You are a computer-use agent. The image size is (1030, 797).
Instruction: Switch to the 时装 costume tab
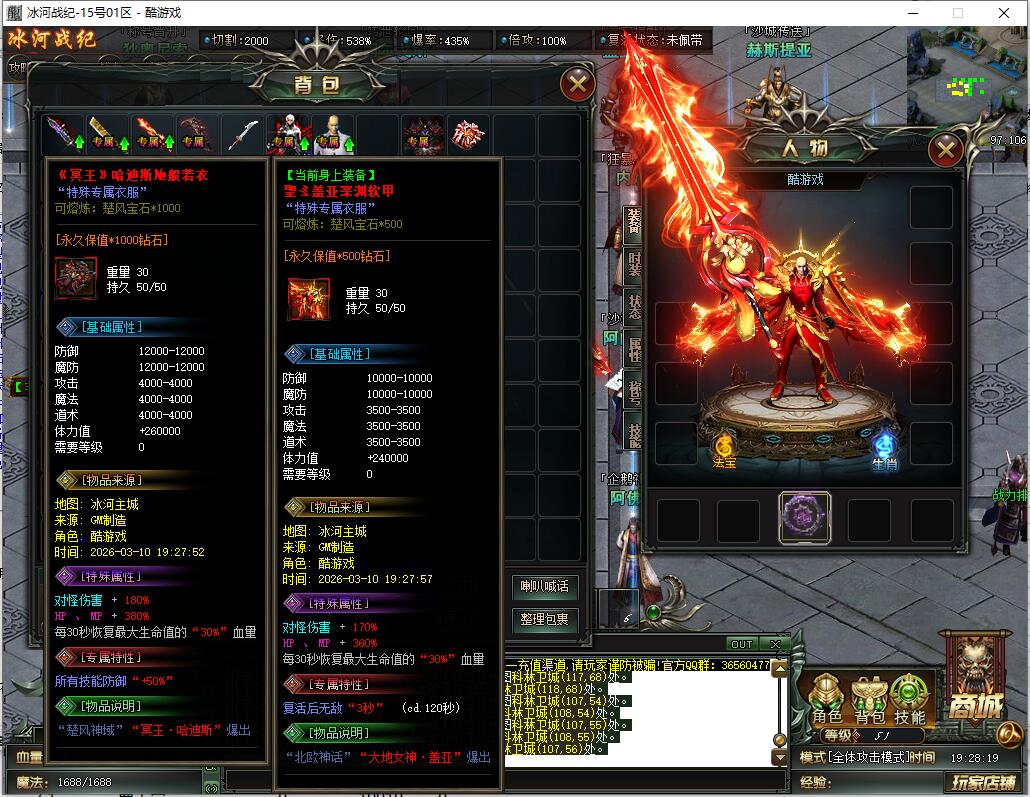(634, 263)
